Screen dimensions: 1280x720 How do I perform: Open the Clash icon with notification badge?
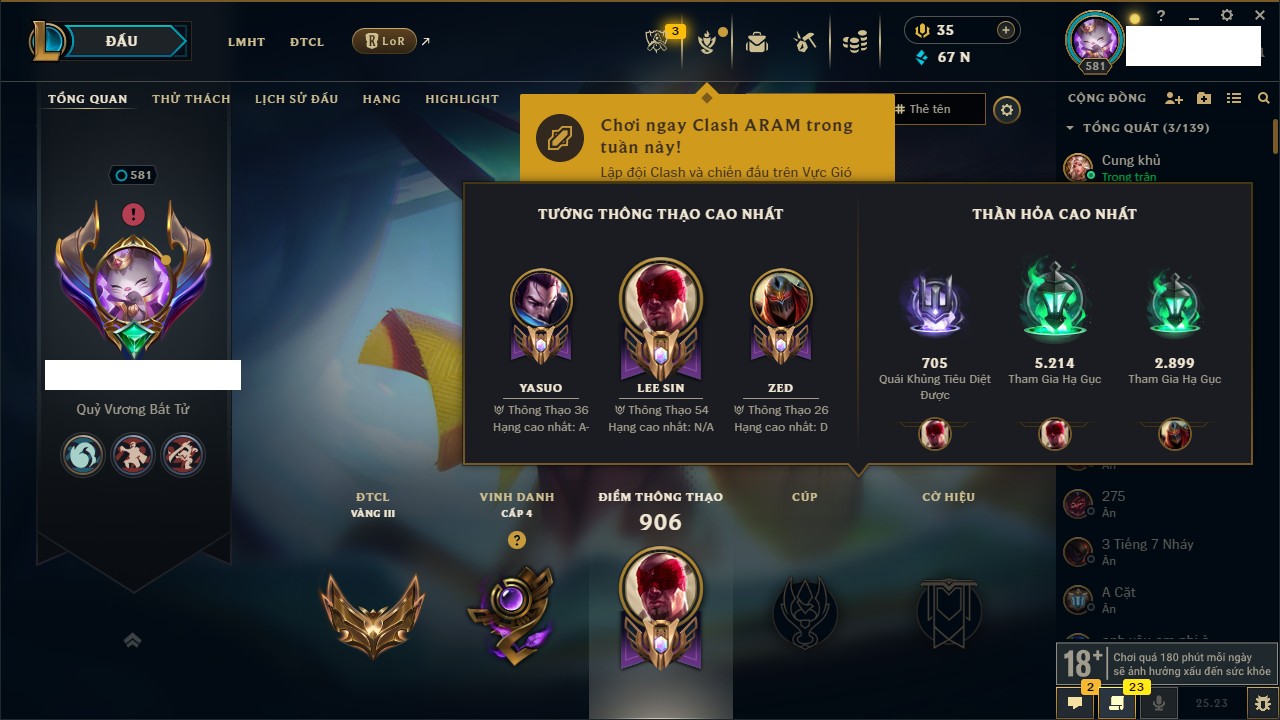pos(657,41)
